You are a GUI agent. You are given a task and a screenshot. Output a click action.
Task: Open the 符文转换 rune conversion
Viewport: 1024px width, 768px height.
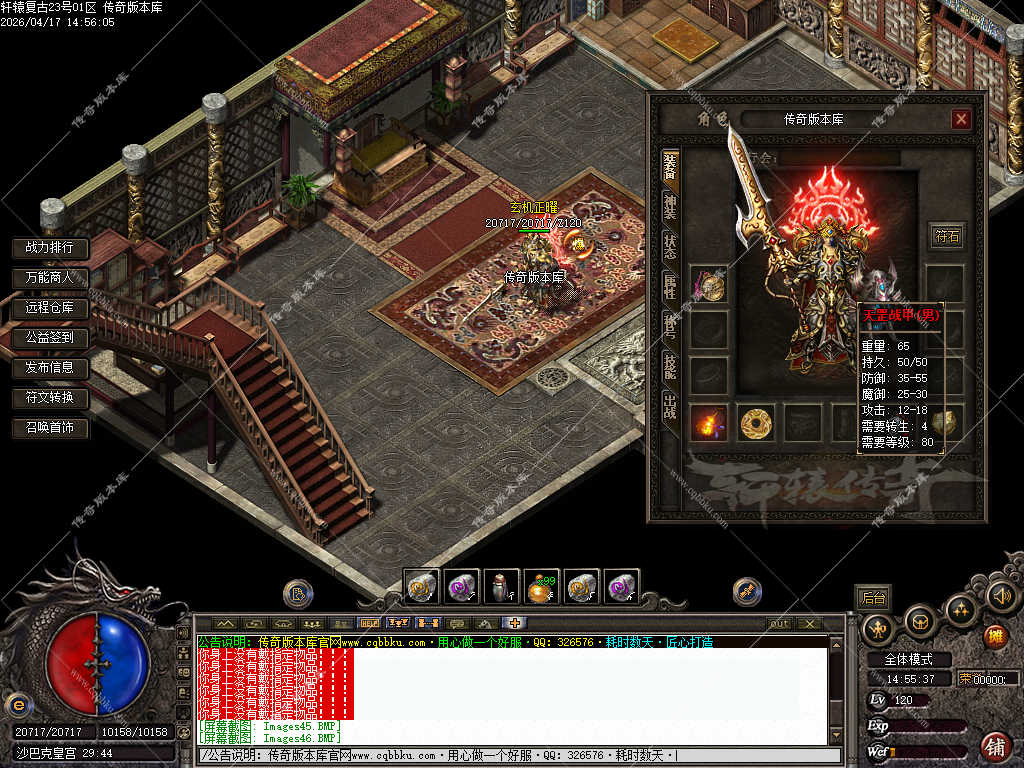tap(50, 398)
